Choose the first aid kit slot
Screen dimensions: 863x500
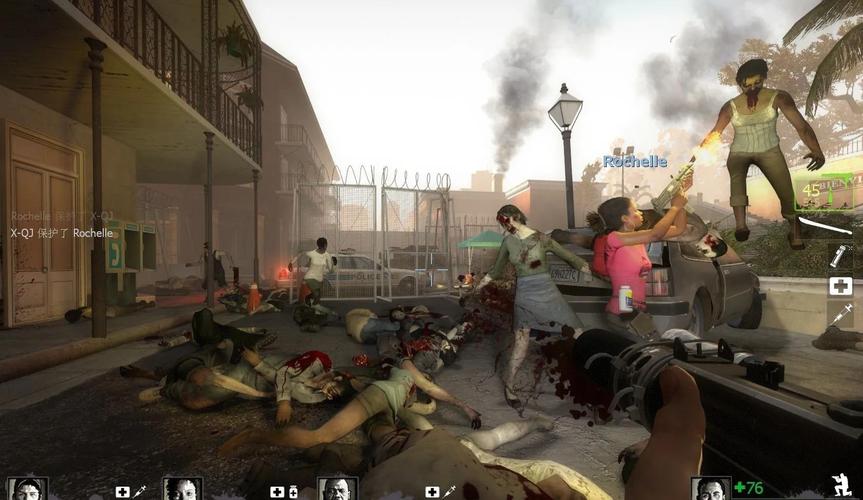tap(840, 286)
